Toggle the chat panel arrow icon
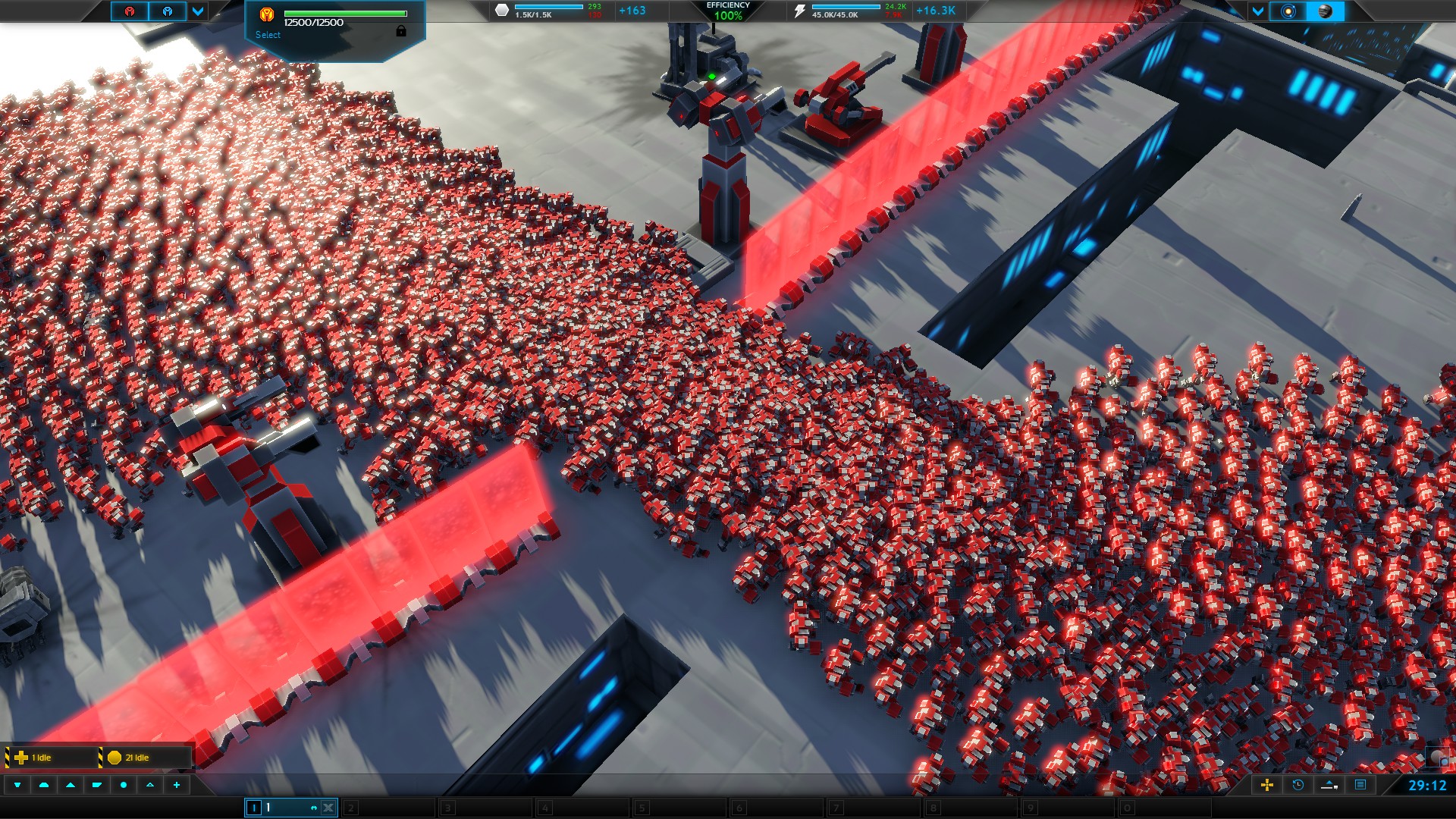 coord(1329,785)
